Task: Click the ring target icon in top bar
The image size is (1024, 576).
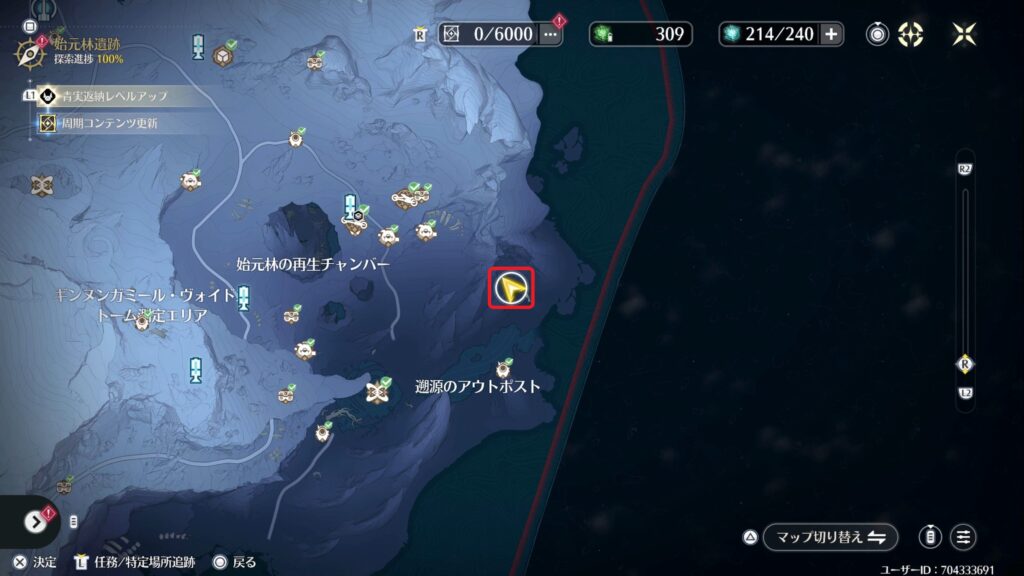Action: [x=878, y=34]
